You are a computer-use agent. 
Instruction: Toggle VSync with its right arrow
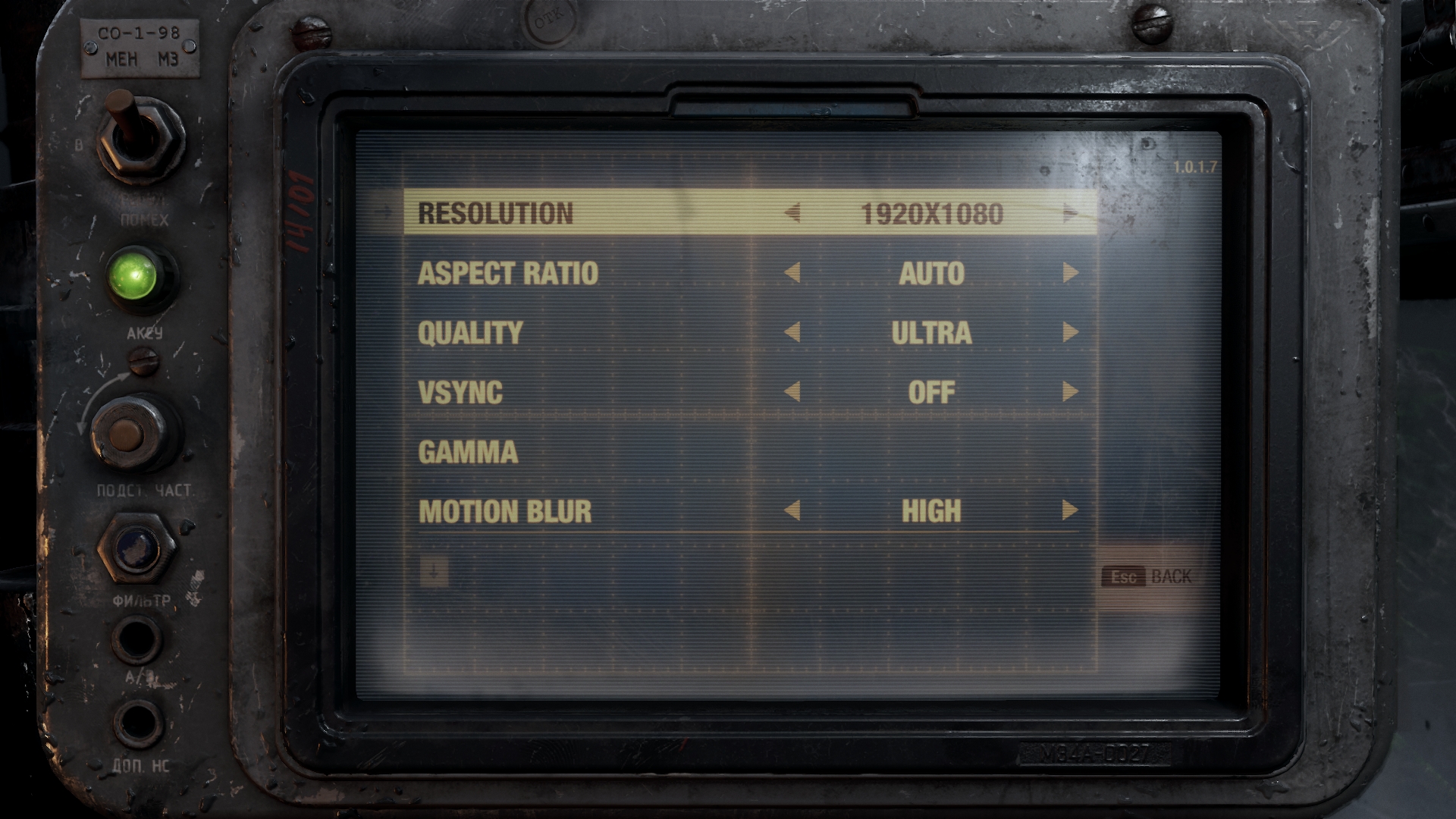1070,392
